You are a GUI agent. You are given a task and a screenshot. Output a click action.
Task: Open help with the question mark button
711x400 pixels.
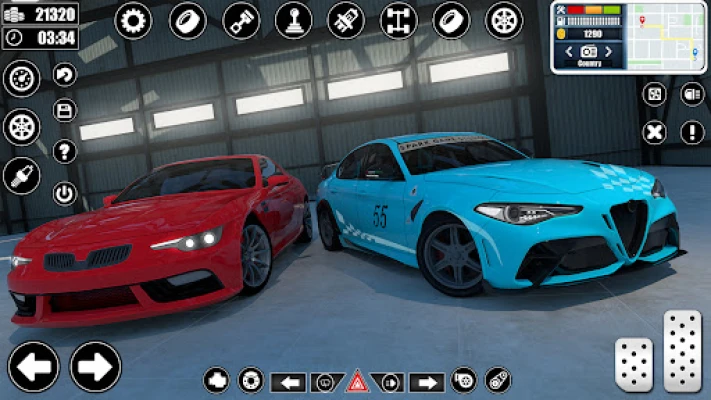pyautogui.click(x=65, y=151)
